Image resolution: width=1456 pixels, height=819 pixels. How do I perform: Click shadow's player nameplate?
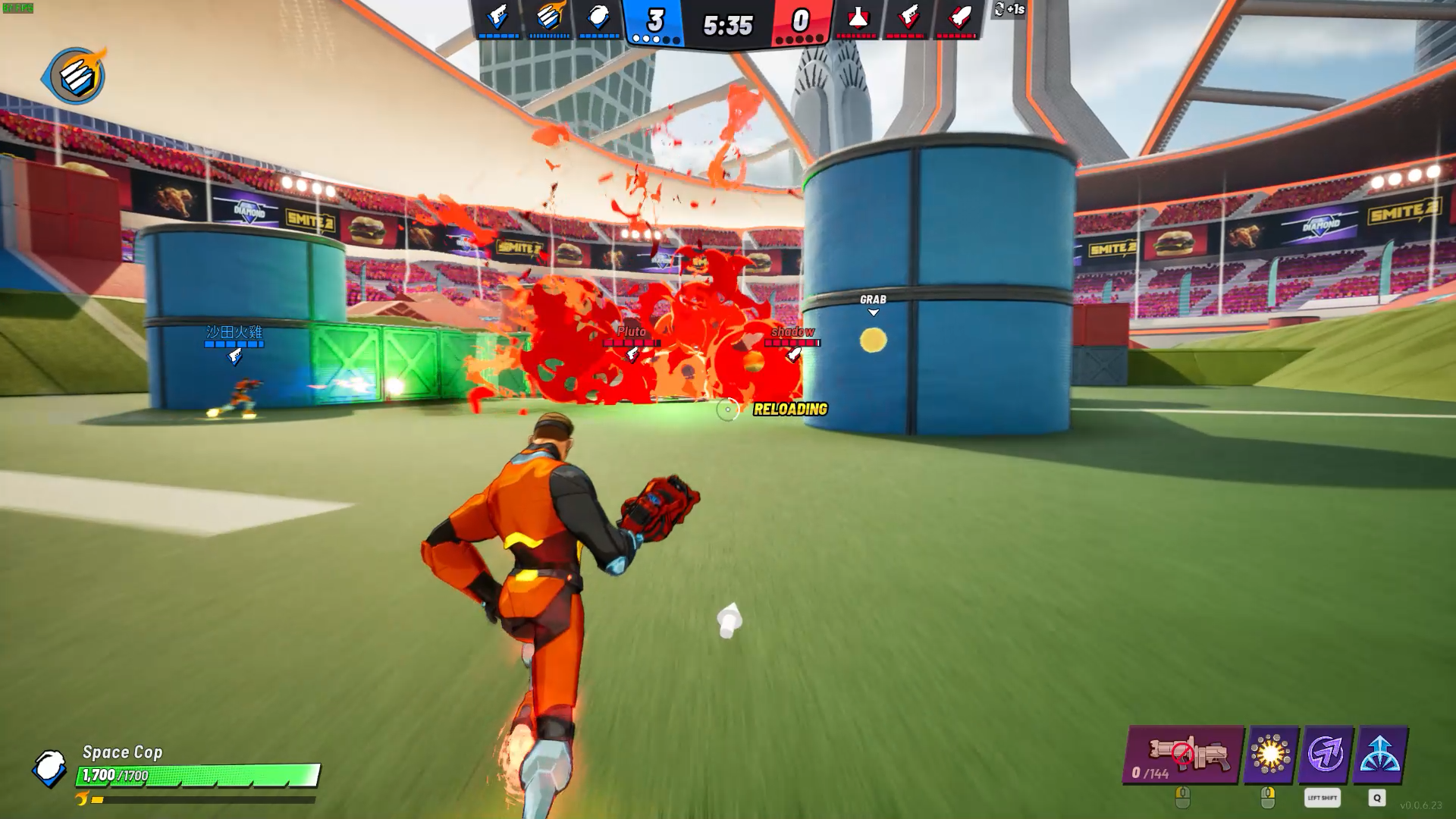point(792,331)
